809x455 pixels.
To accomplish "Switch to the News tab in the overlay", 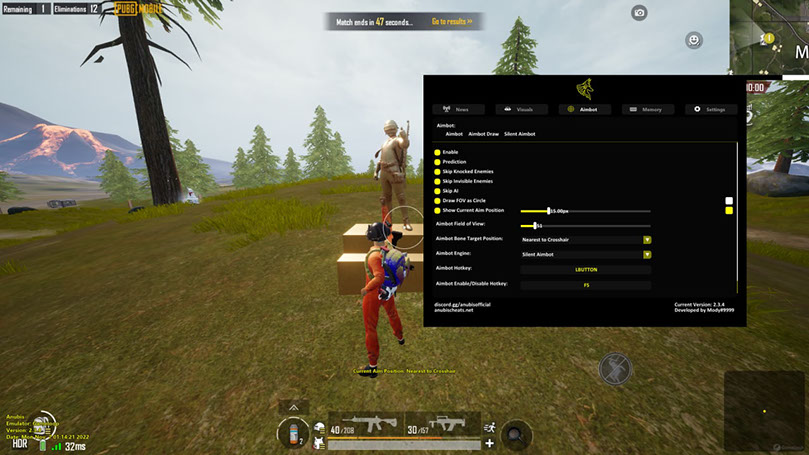I will tap(458, 109).
